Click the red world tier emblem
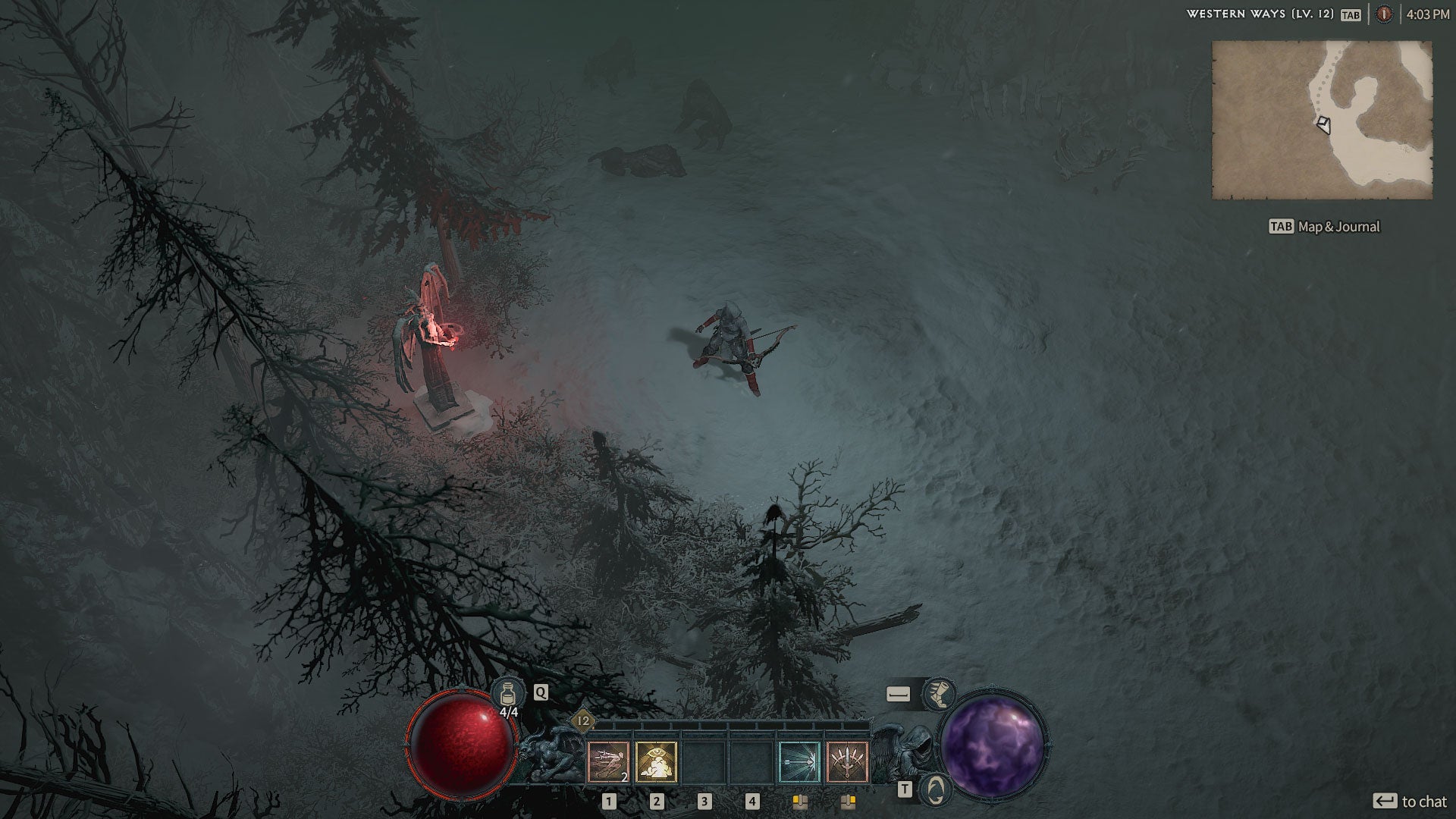The width and height of the screenshot is (1456, 819). point(1384,14)
